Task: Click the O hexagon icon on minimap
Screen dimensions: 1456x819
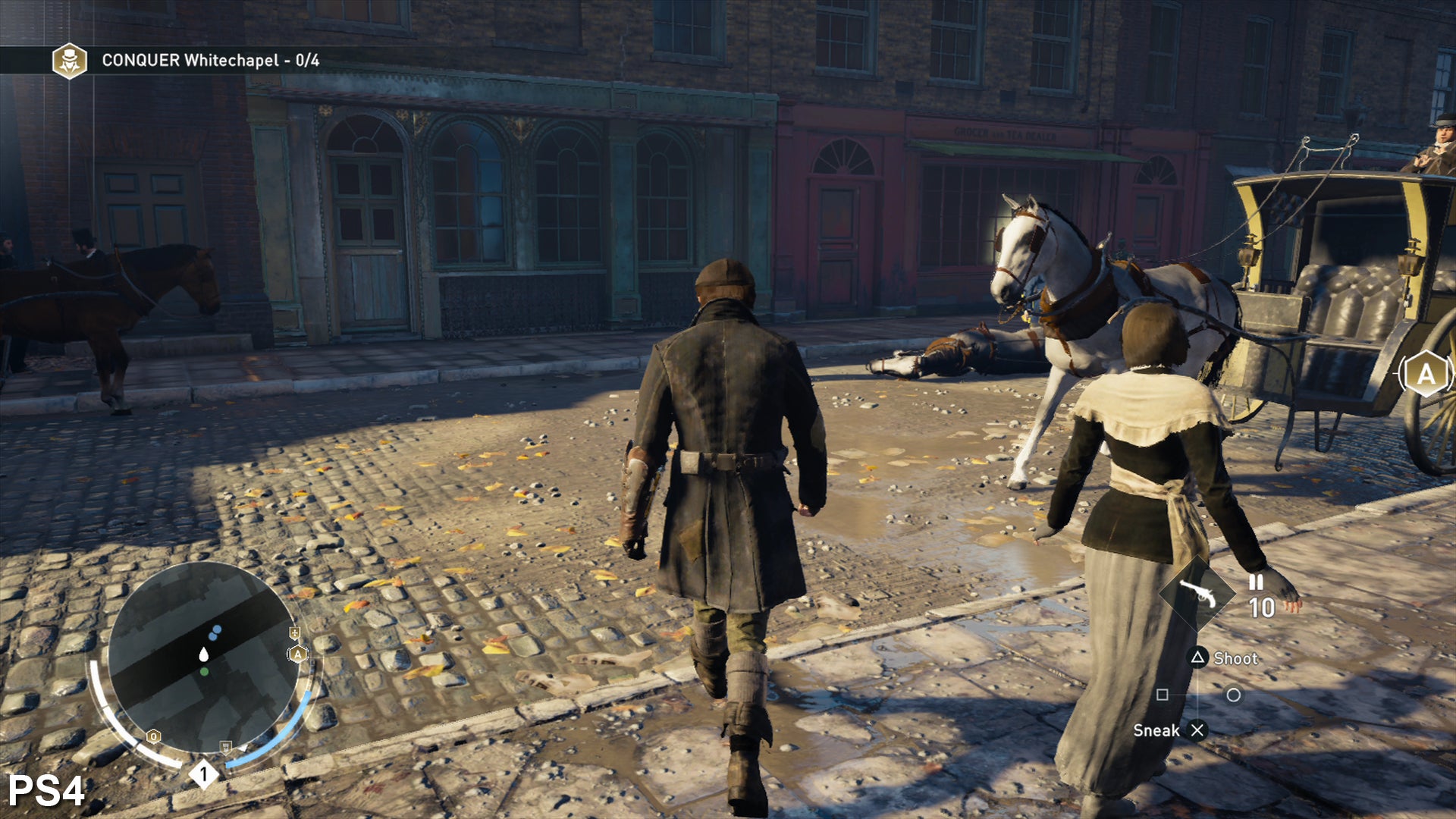Action: (x=152, y=736)
